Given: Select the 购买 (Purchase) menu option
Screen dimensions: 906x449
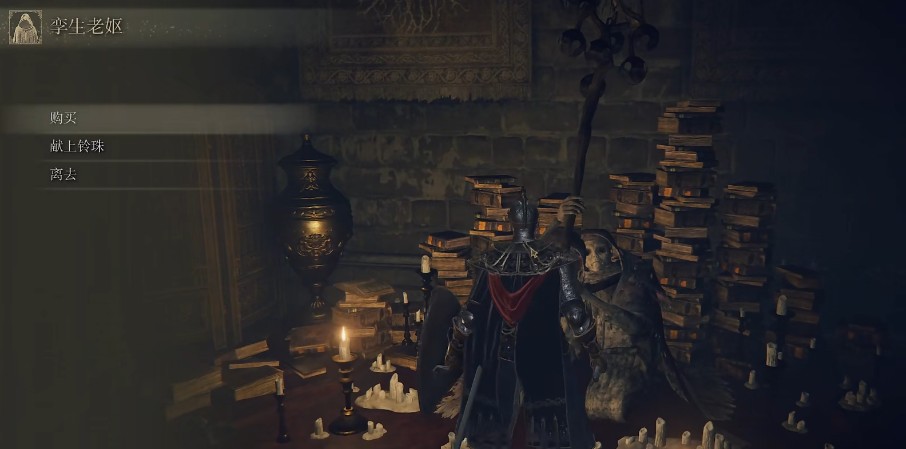Looking at the screenshot, I should coord(63,117).
